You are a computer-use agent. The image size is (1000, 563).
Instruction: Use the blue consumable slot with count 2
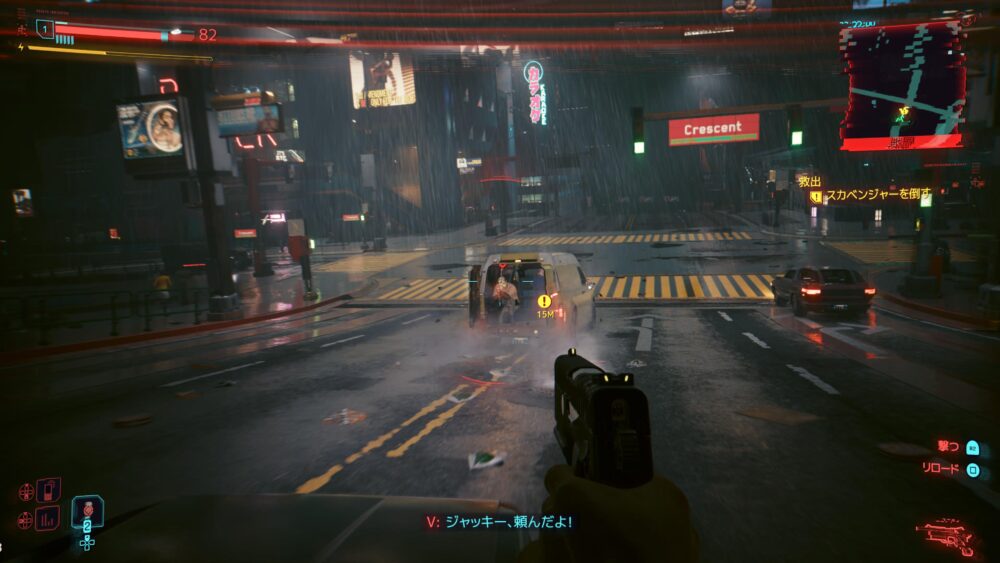tap(87, 512)
